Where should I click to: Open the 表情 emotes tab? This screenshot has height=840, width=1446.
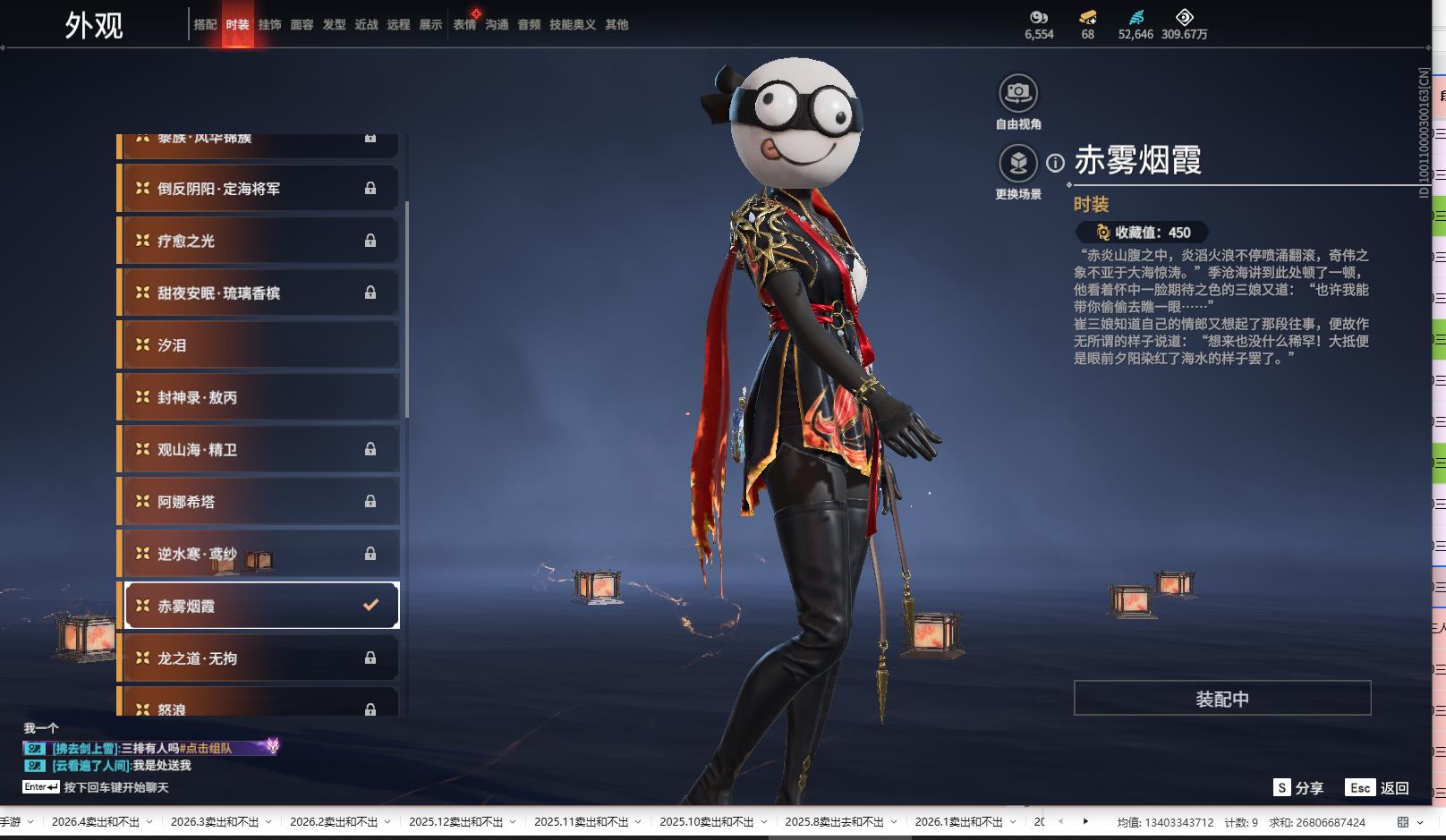(464, 25)
